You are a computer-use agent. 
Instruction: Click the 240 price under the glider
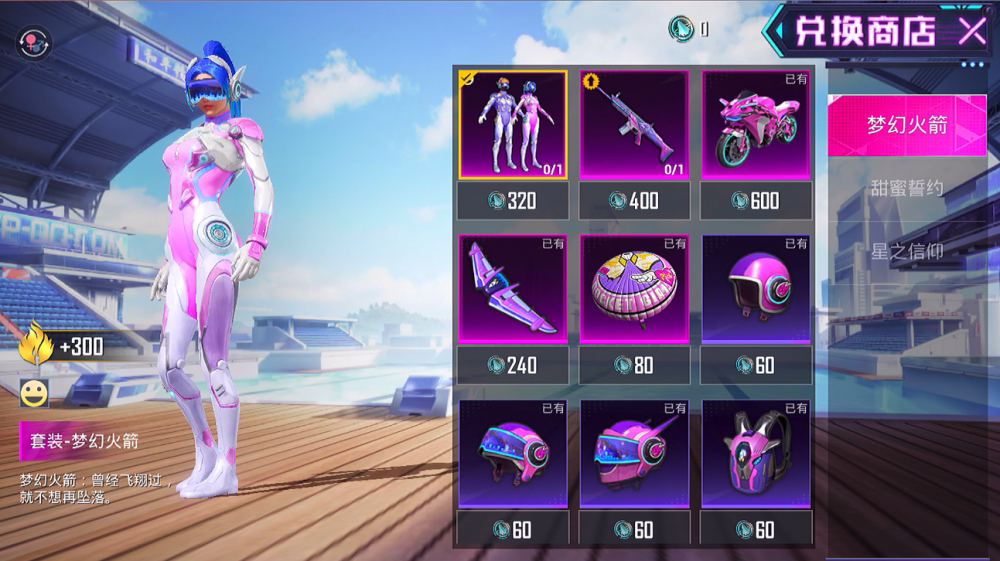tap(513, 365)
